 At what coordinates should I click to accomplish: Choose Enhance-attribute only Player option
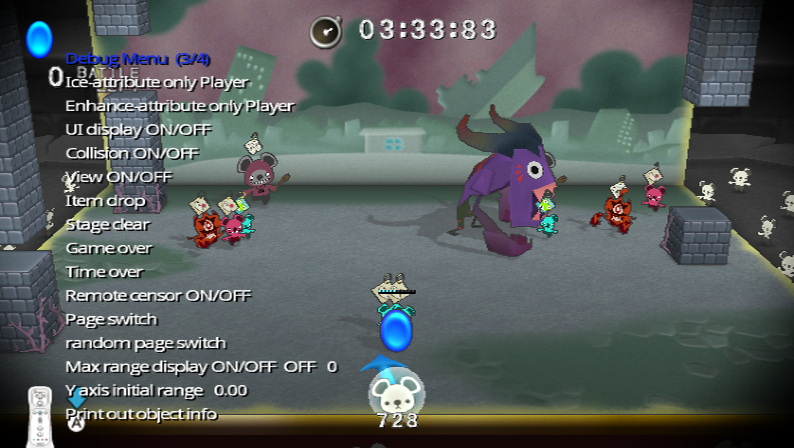coord(180,106)
